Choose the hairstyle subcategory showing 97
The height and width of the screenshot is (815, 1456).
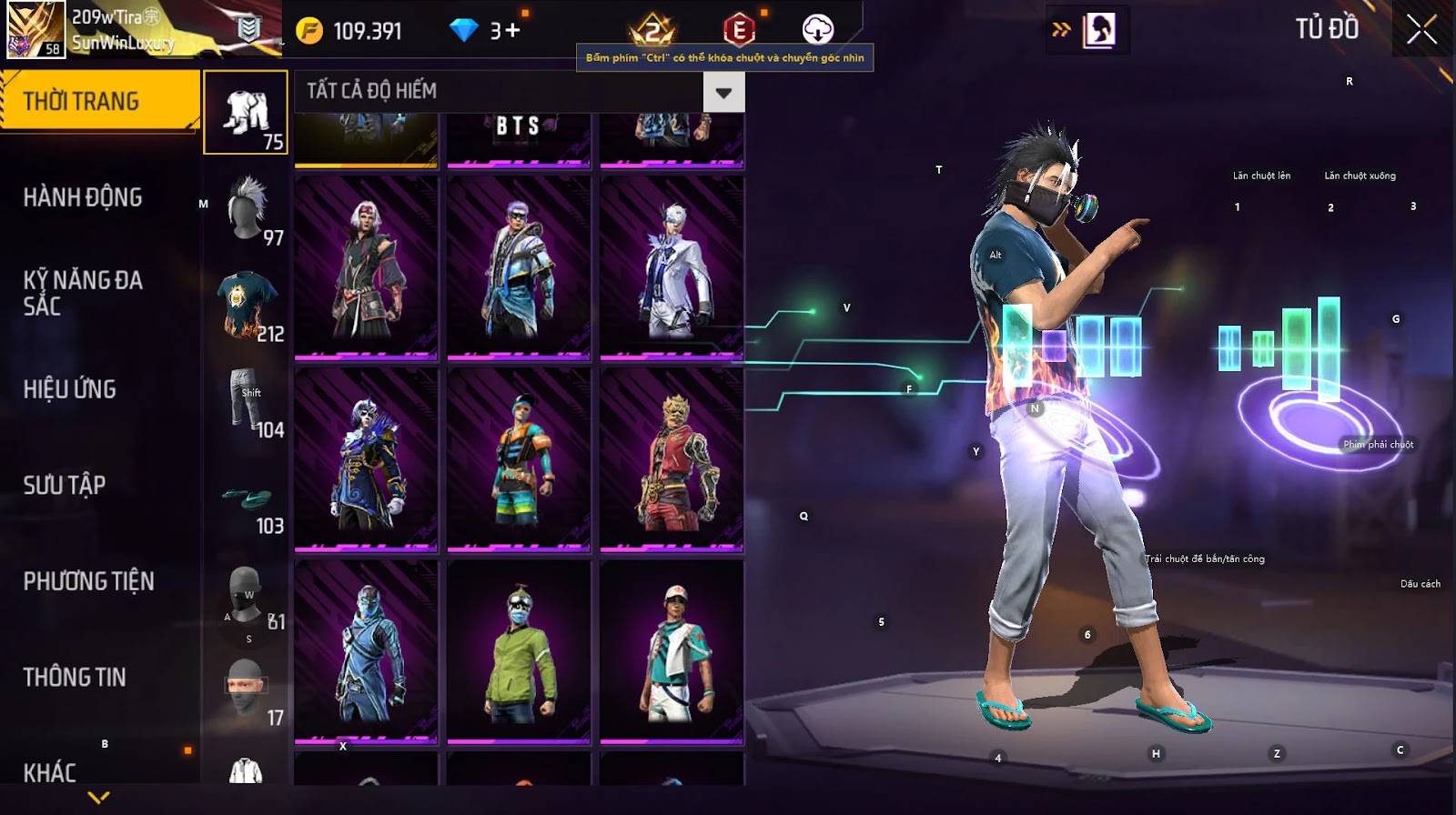pos(246,208)
